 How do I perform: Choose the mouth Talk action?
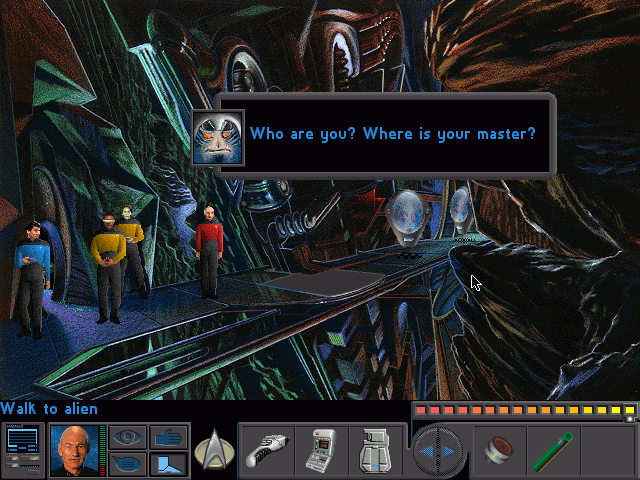click(127, 464)
